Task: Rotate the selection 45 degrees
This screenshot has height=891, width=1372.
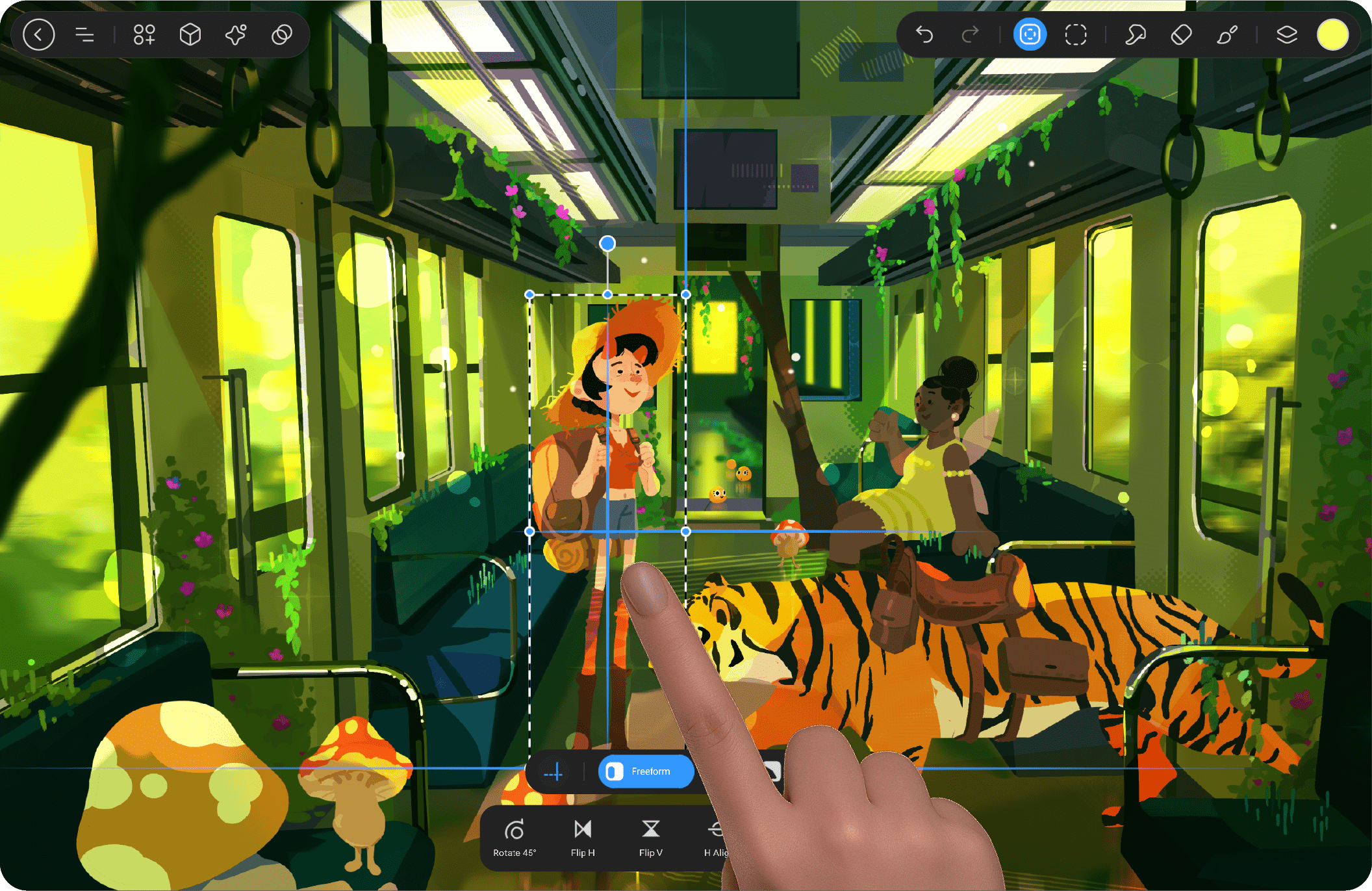Action: tap(514, 838)
